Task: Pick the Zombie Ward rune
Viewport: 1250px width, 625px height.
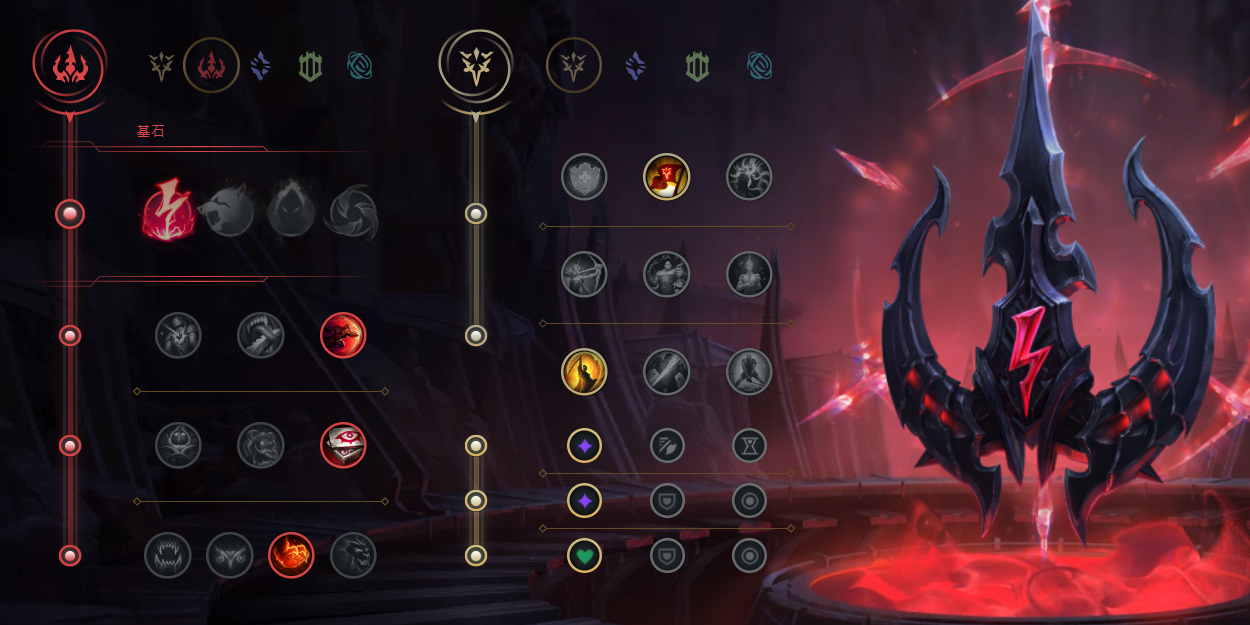Action: [x=178, y=445]
